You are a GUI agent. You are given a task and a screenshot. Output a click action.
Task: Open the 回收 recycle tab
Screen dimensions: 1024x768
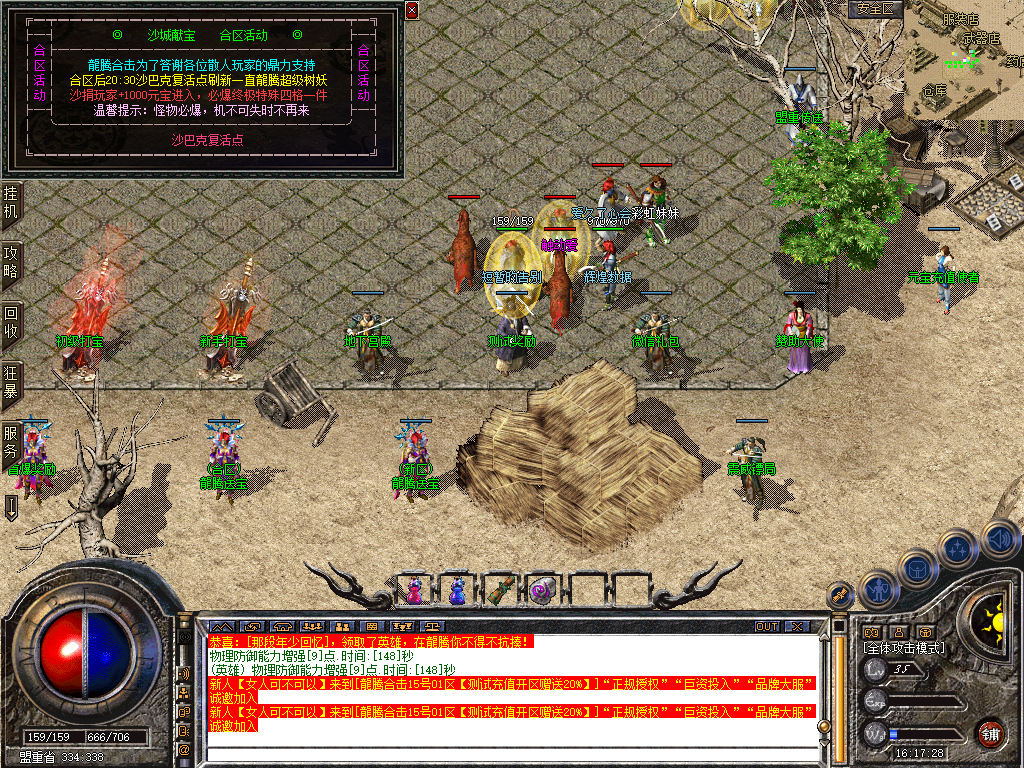point(11,322)
